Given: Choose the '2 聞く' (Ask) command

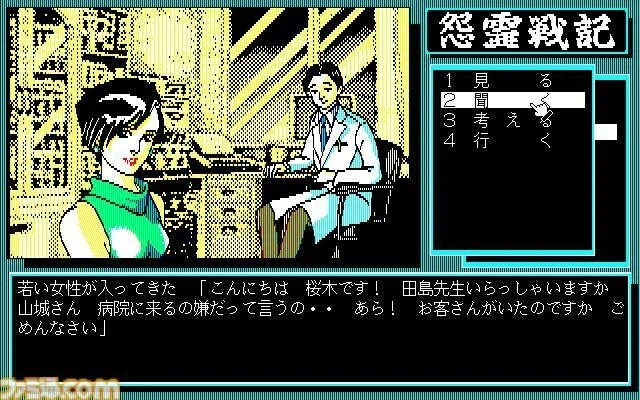Looking at the screenshot, I should point(511,100).
